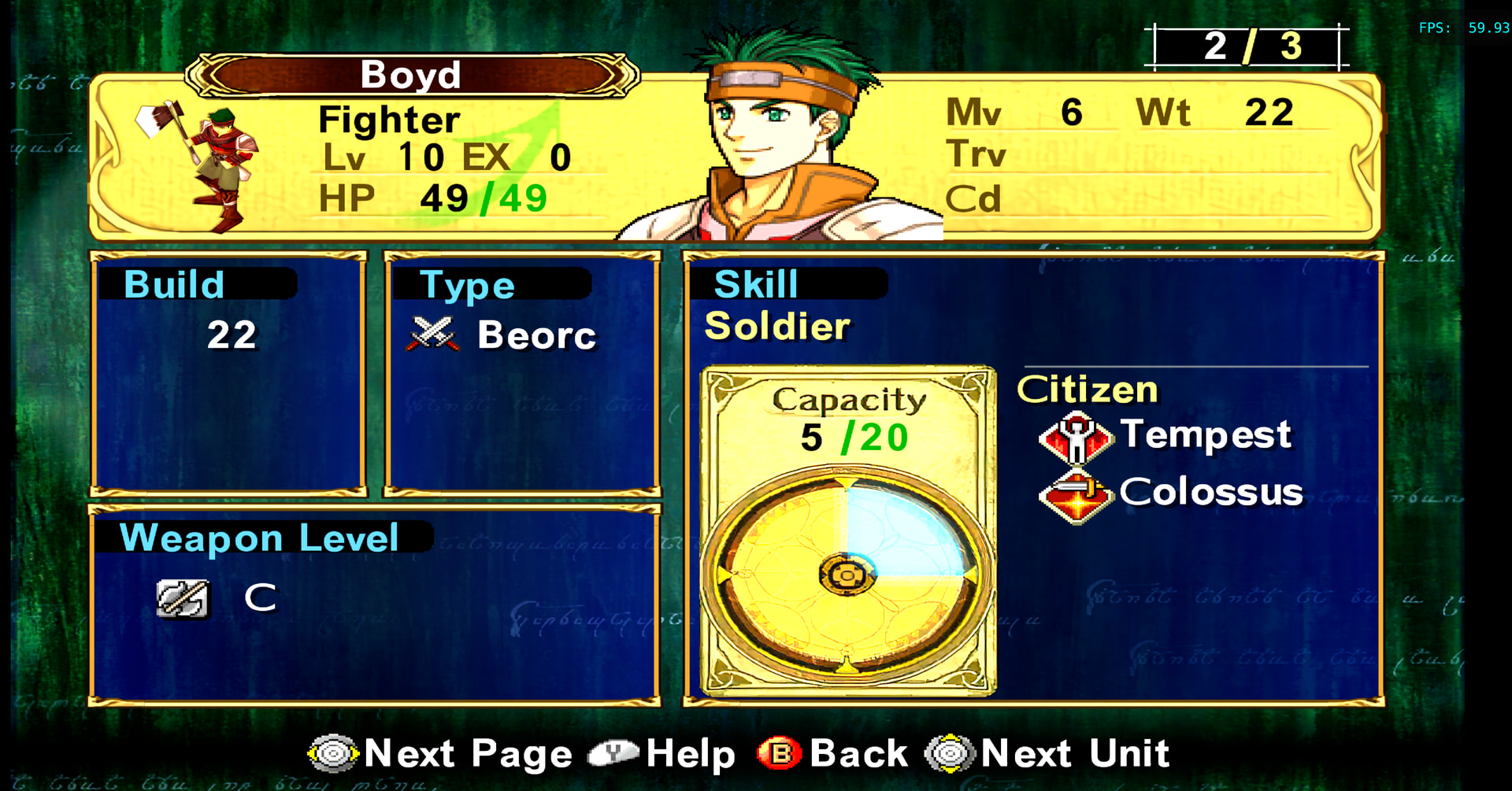Image resolution: width=1512 pixels, height=791 pixels.
Task: Click Boyd's name banner
Action: (411, 76)
